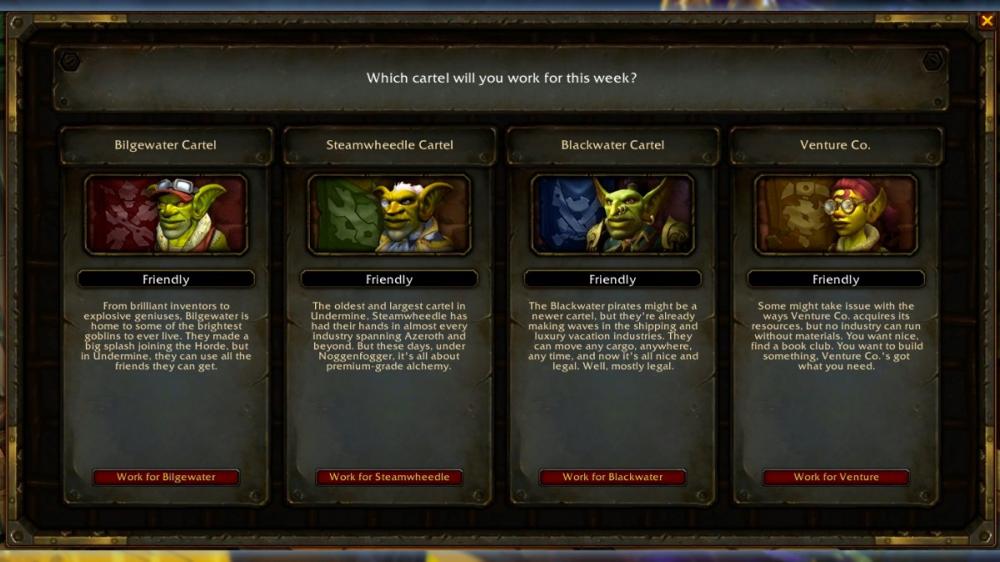
Task: Choose Work for Steamwheedle
Action: click(x=389, y=477)
